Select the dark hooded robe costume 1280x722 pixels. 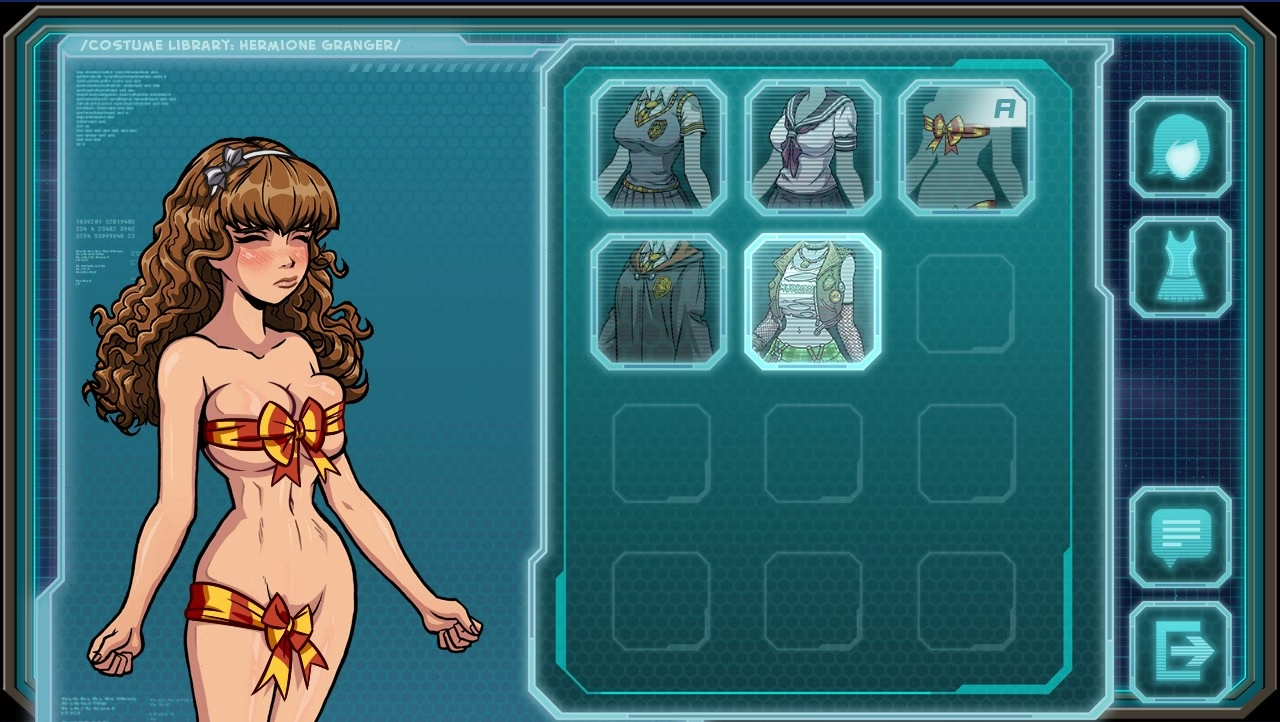coord(658,301)
